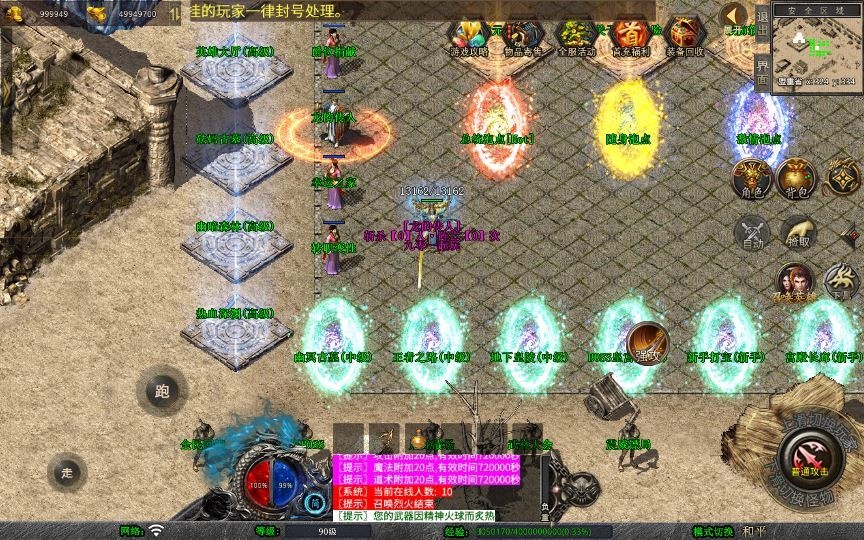The height and width of the screenshot is (540, 864).
Task: Switch to 跑 run mode
Action: 161,392
